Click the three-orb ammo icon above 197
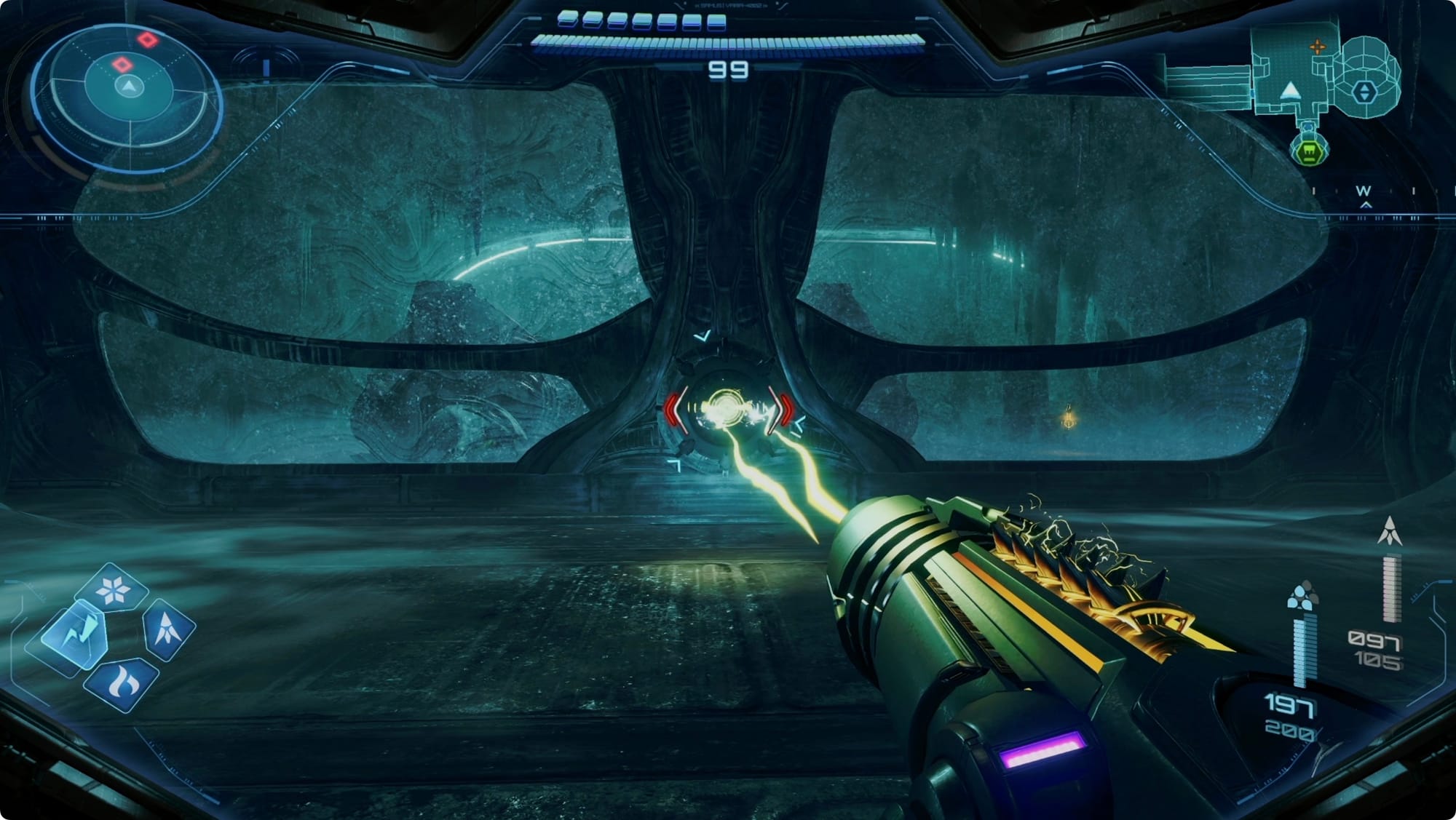The image size is (1456, 820). pyautogui.click(x=1301, y=595)
